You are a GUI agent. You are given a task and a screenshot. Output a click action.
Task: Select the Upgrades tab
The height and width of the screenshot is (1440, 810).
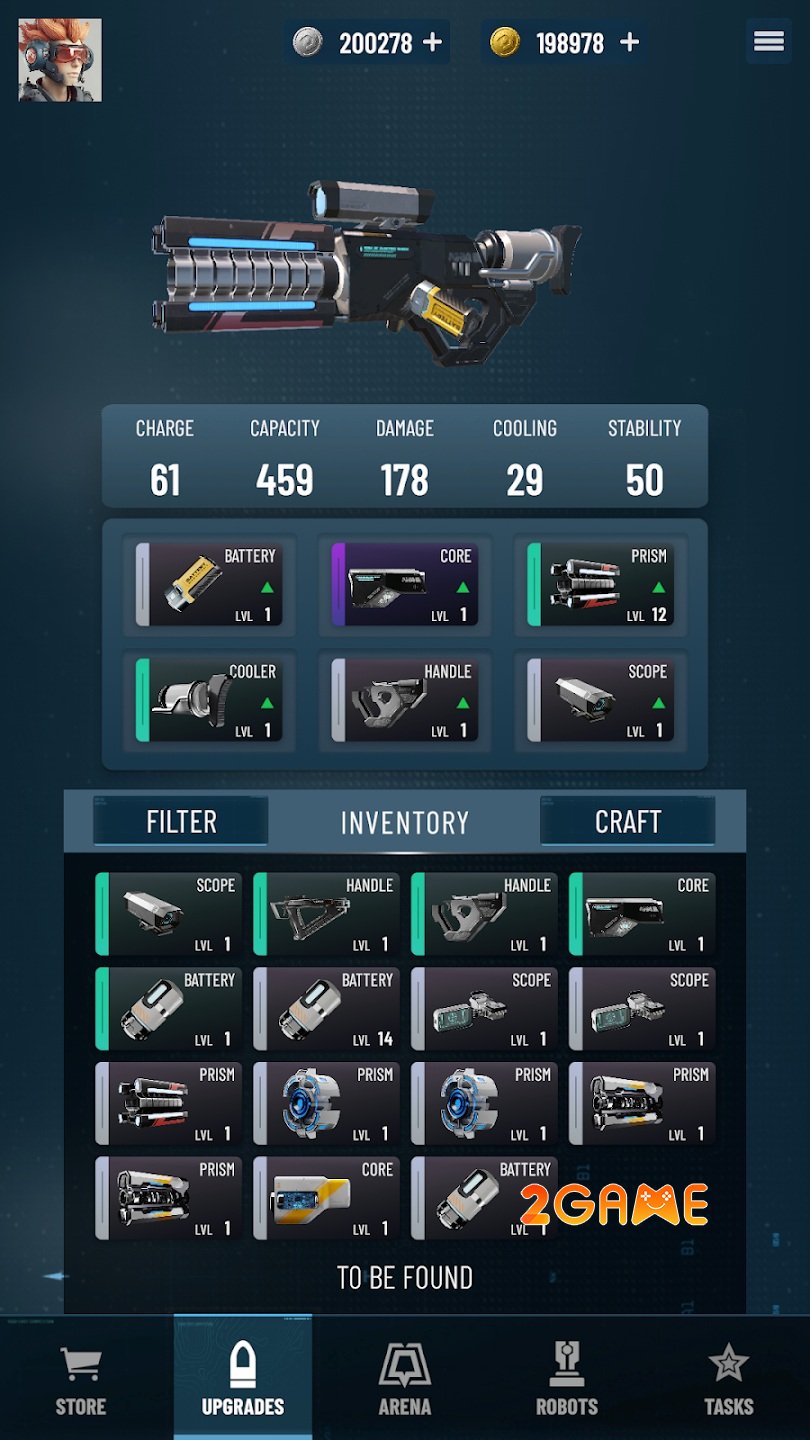pos(243,1380)
